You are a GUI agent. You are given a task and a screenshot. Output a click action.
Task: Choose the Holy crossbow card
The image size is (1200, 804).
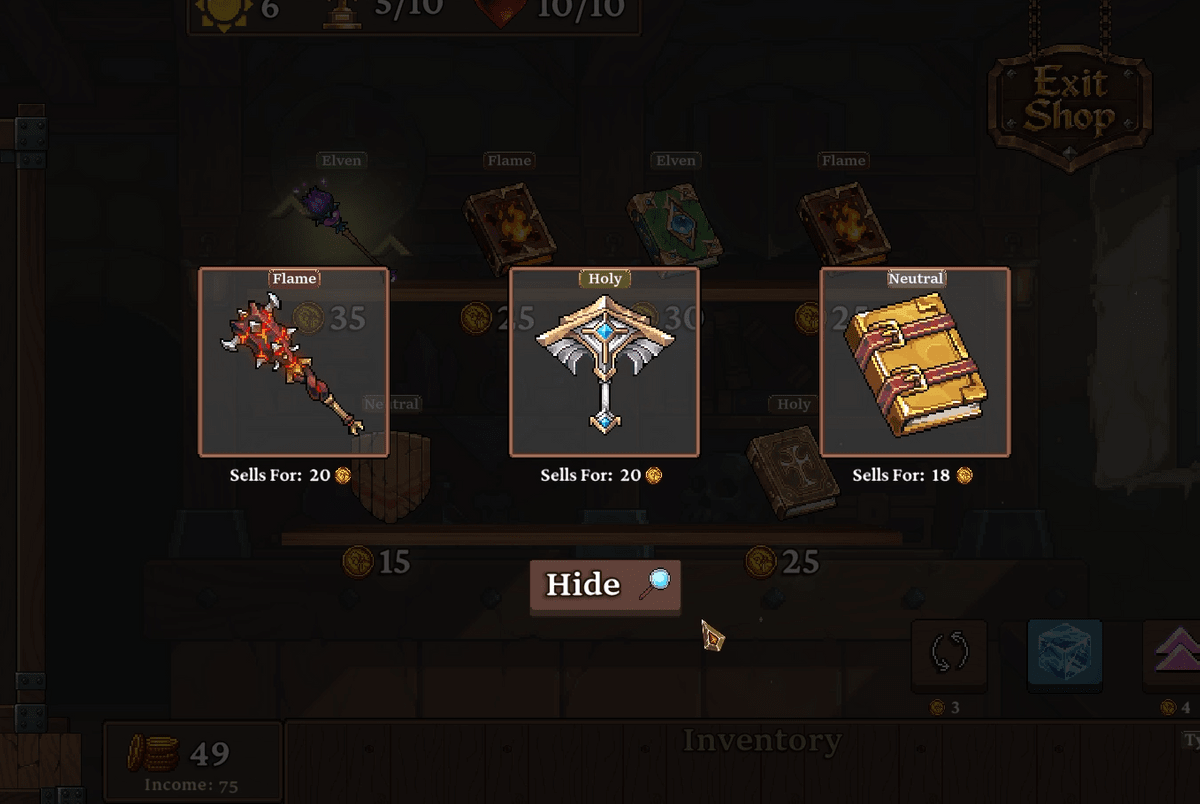(604, 362)
